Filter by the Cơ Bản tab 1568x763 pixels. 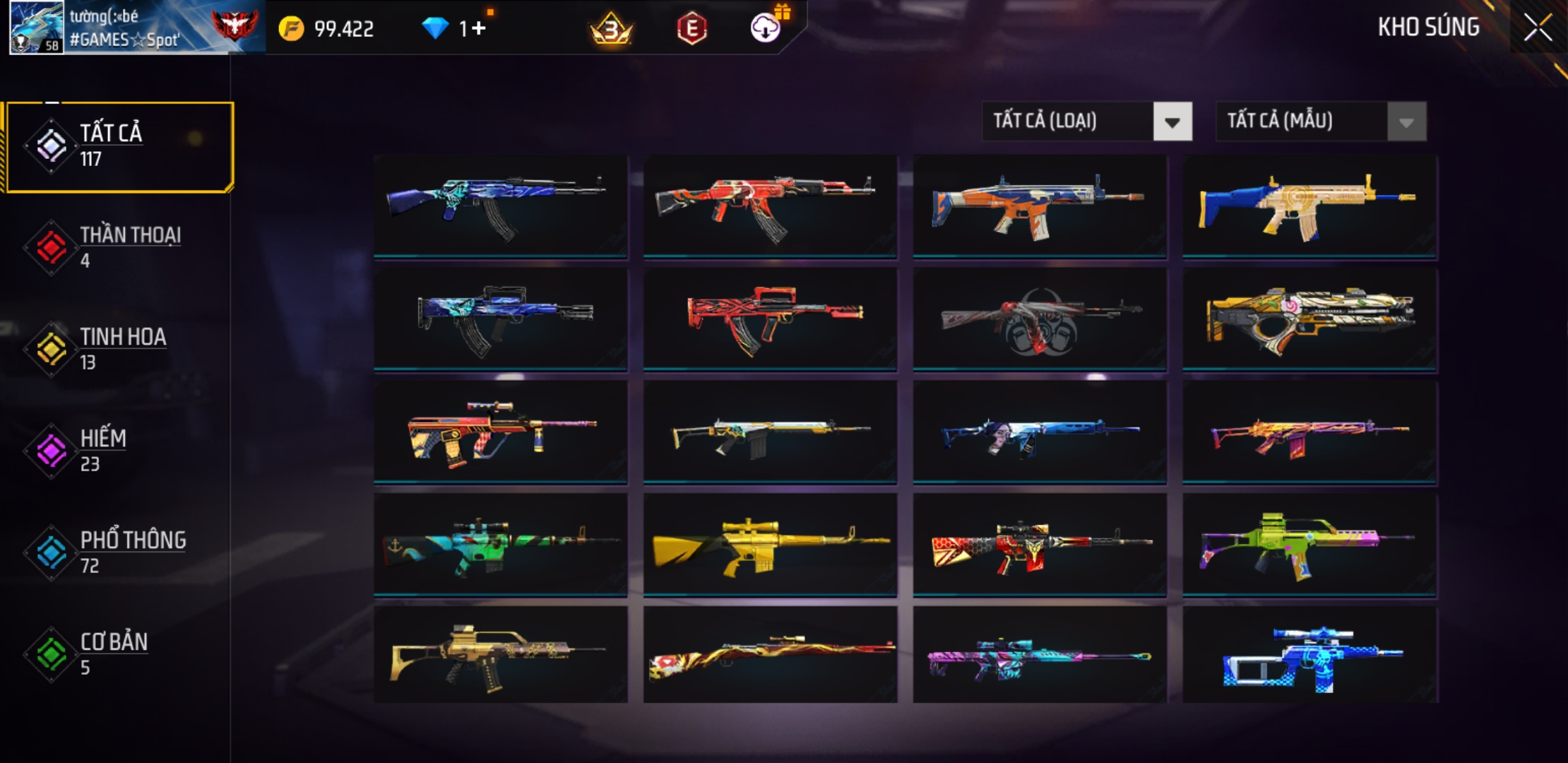coord(120,654)
